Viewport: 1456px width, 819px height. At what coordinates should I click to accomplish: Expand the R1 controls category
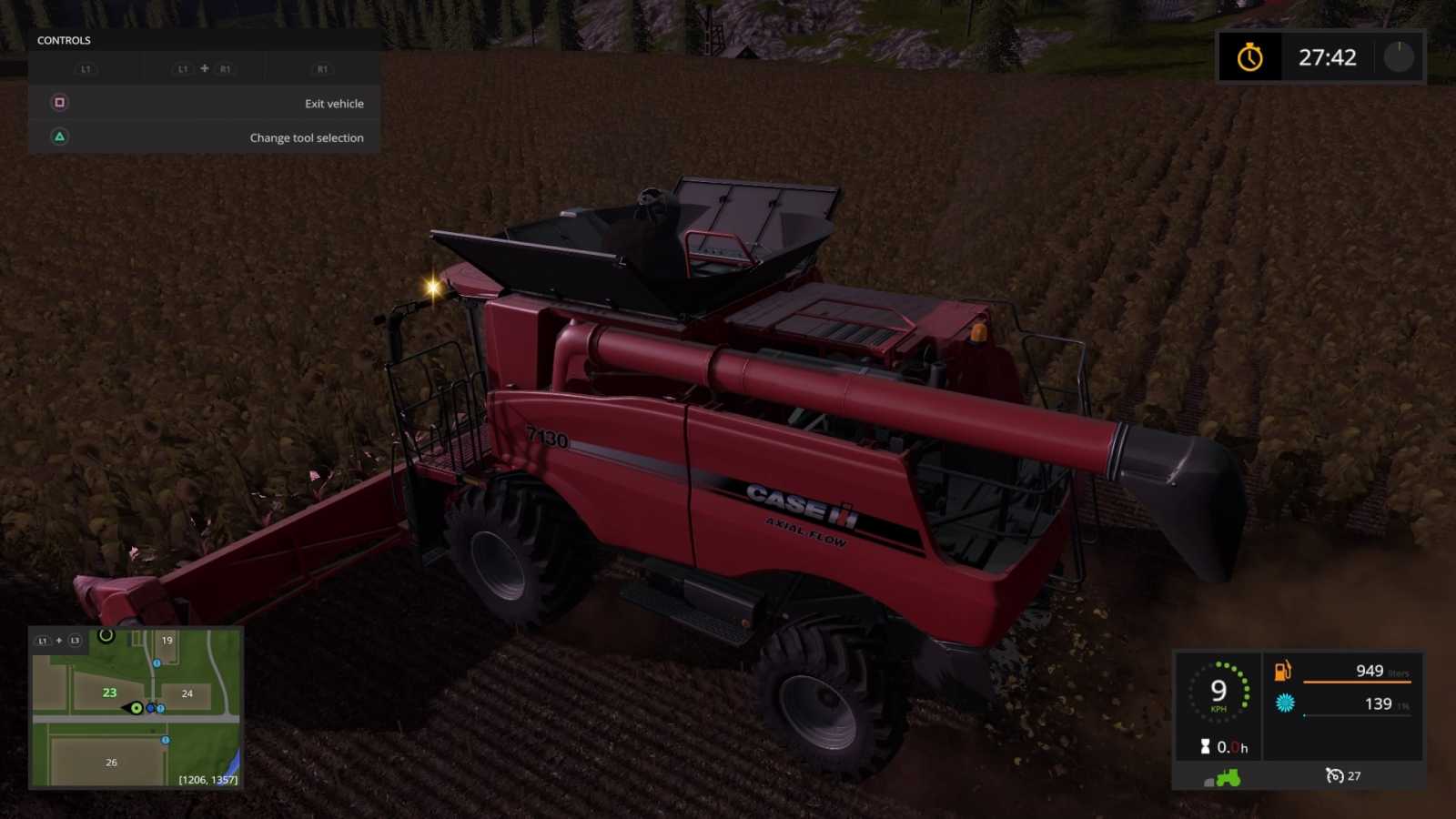(321, 68)
